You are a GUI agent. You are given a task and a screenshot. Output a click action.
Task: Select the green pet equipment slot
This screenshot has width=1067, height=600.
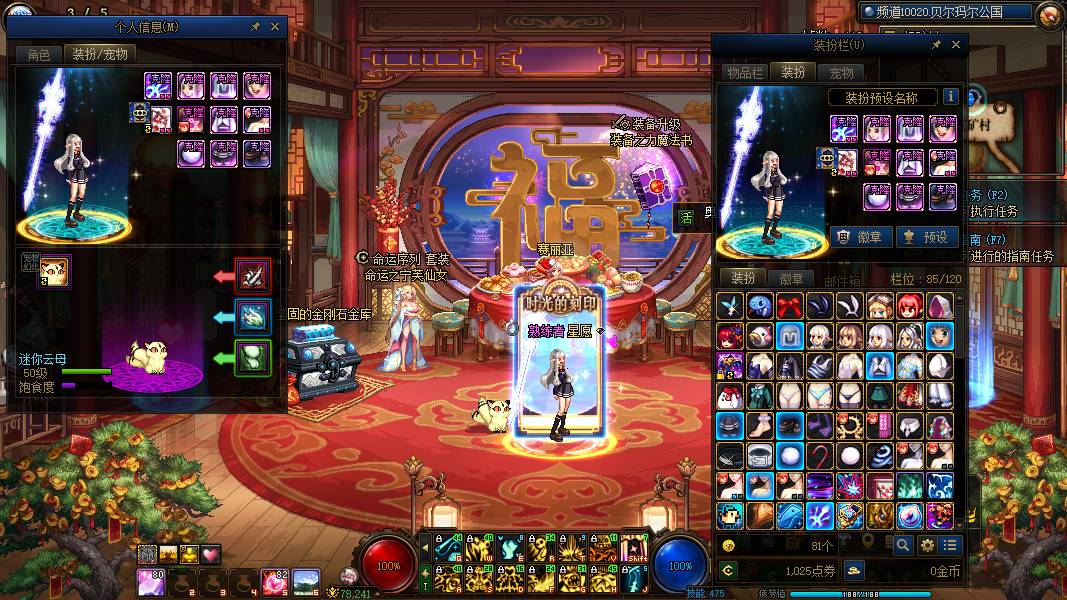pyautogui.click(x=252, y=357)
